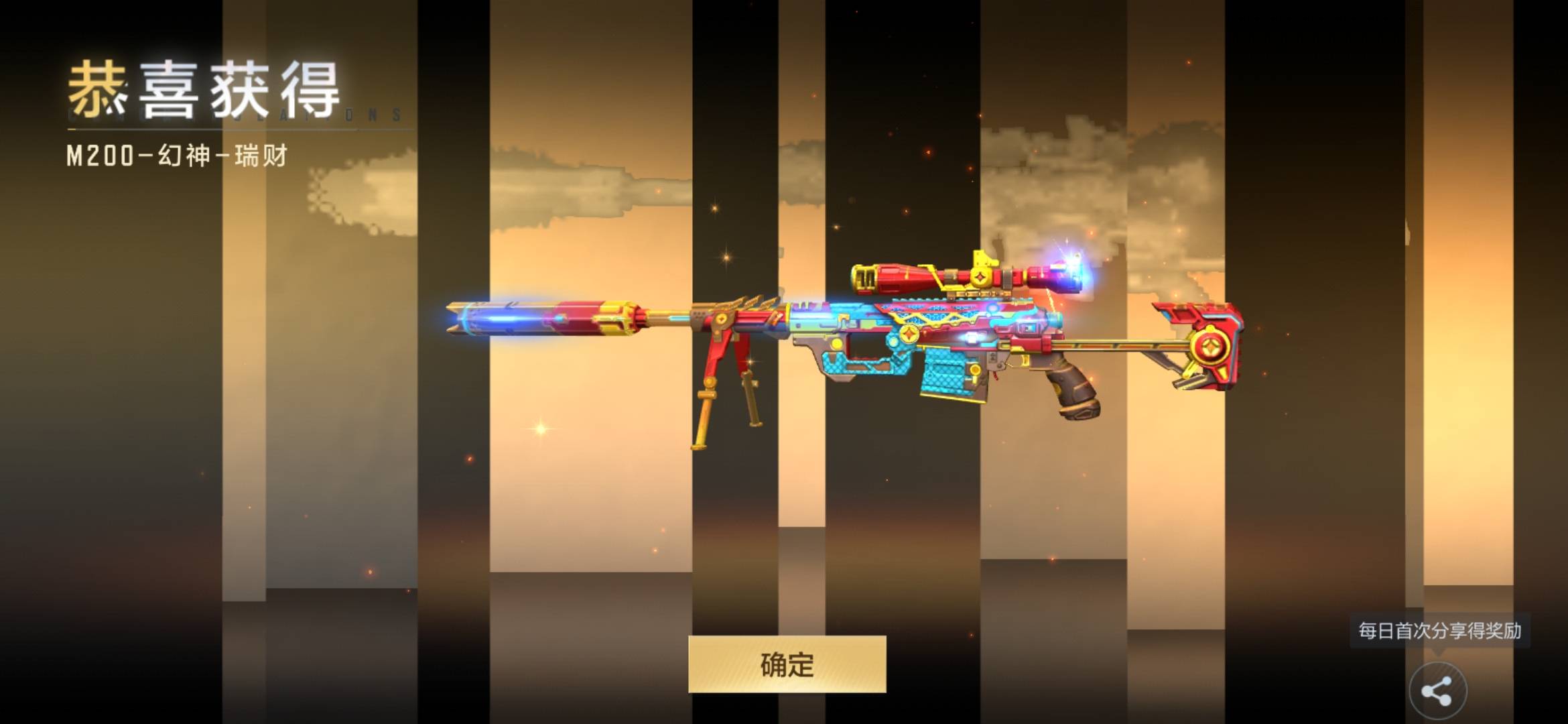Open the share icon button
Screen dimensions: 1568x724
[1437, 691]
